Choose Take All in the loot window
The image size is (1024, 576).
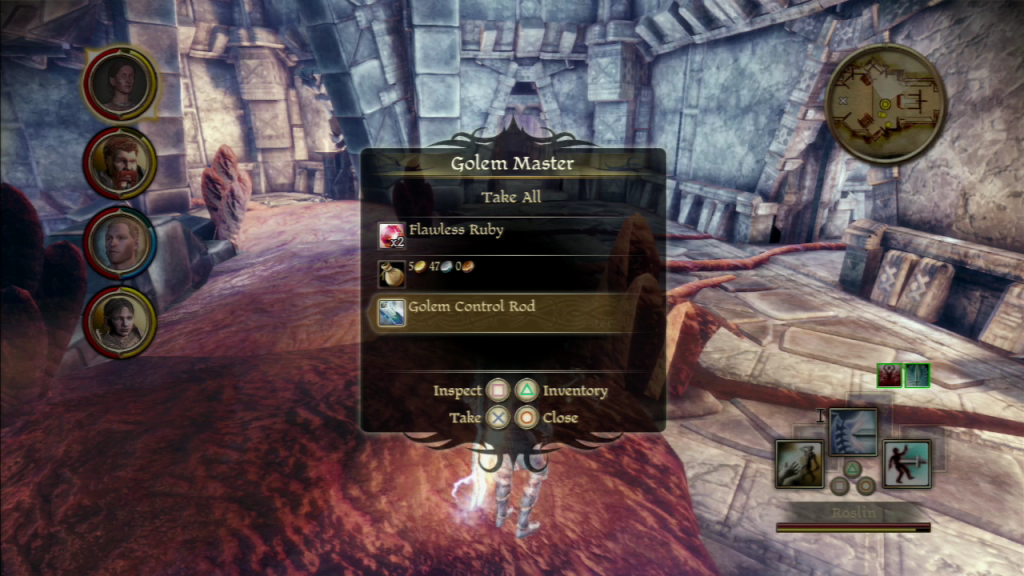pos(511,197)
